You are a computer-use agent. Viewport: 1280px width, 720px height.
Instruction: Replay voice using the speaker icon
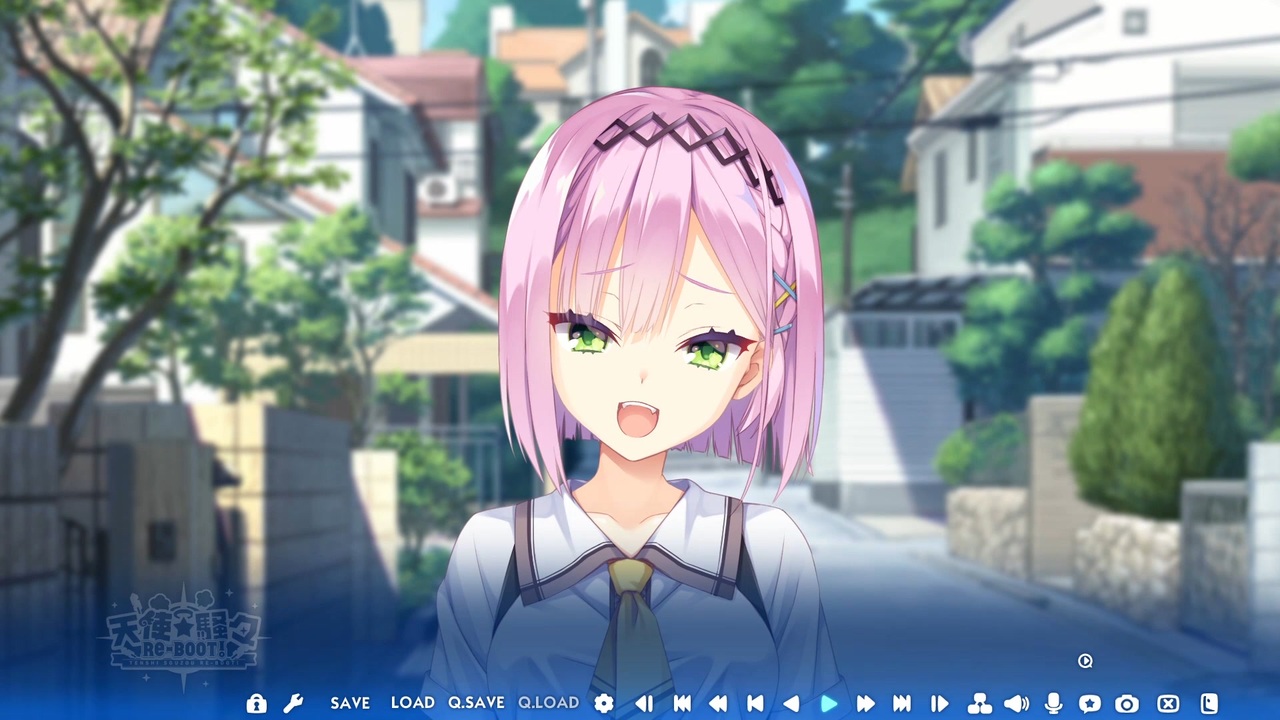coord(1017,703)
